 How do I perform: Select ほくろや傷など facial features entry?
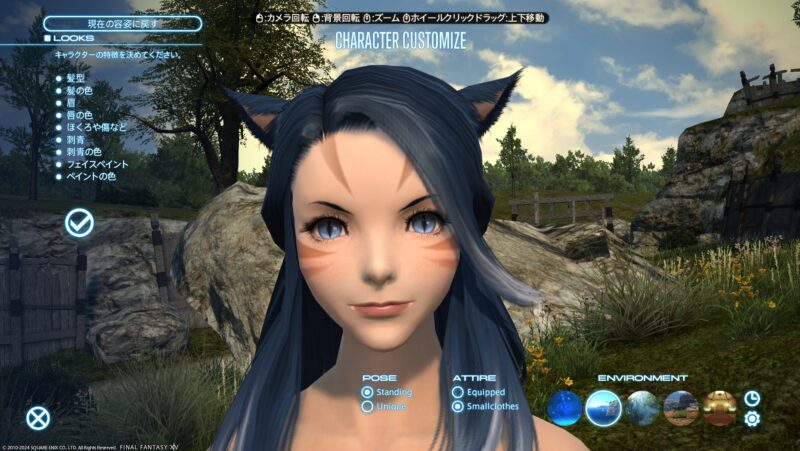[96, 128]
